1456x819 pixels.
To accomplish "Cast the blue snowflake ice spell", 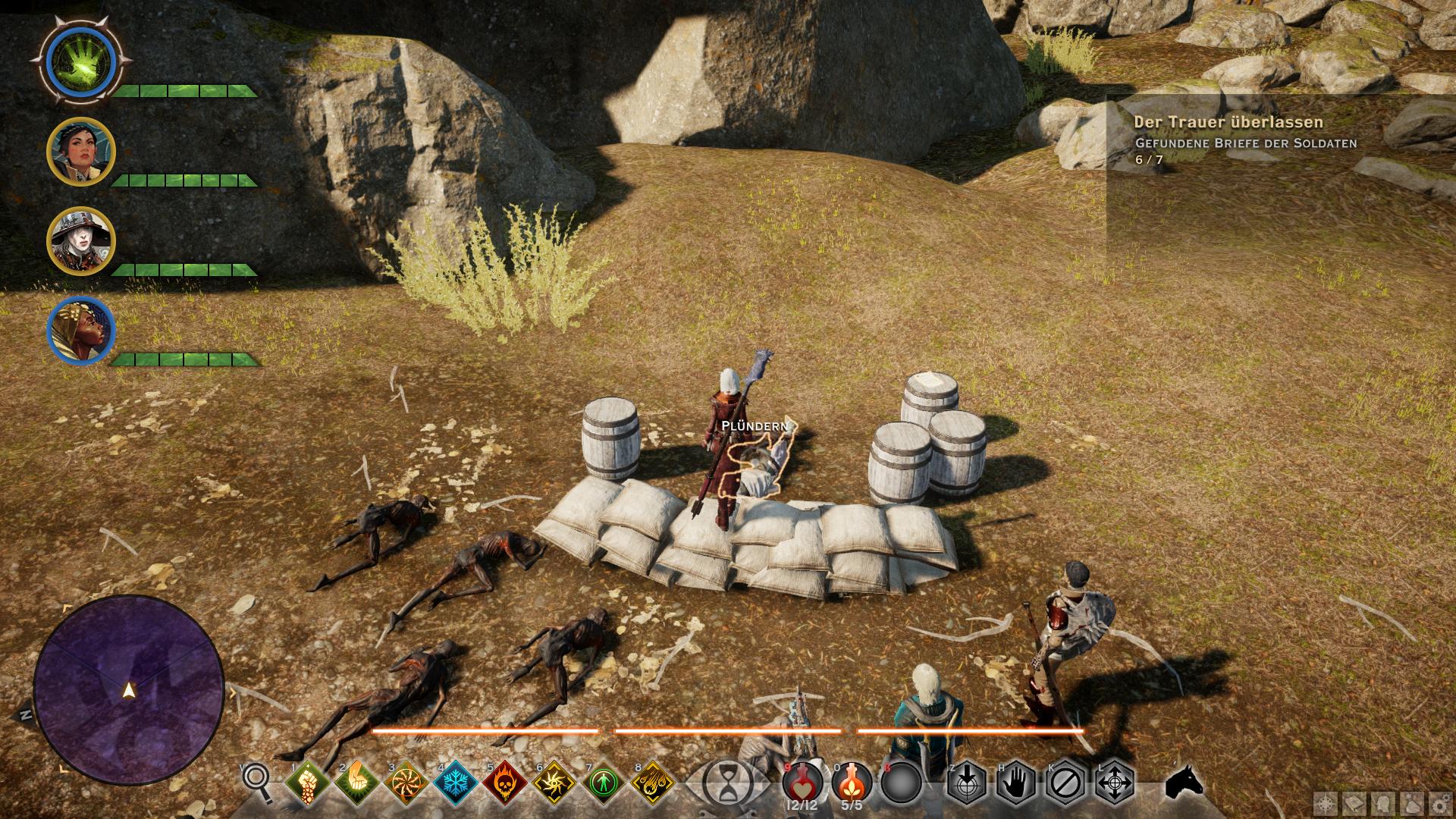I will tap(455, 782).
